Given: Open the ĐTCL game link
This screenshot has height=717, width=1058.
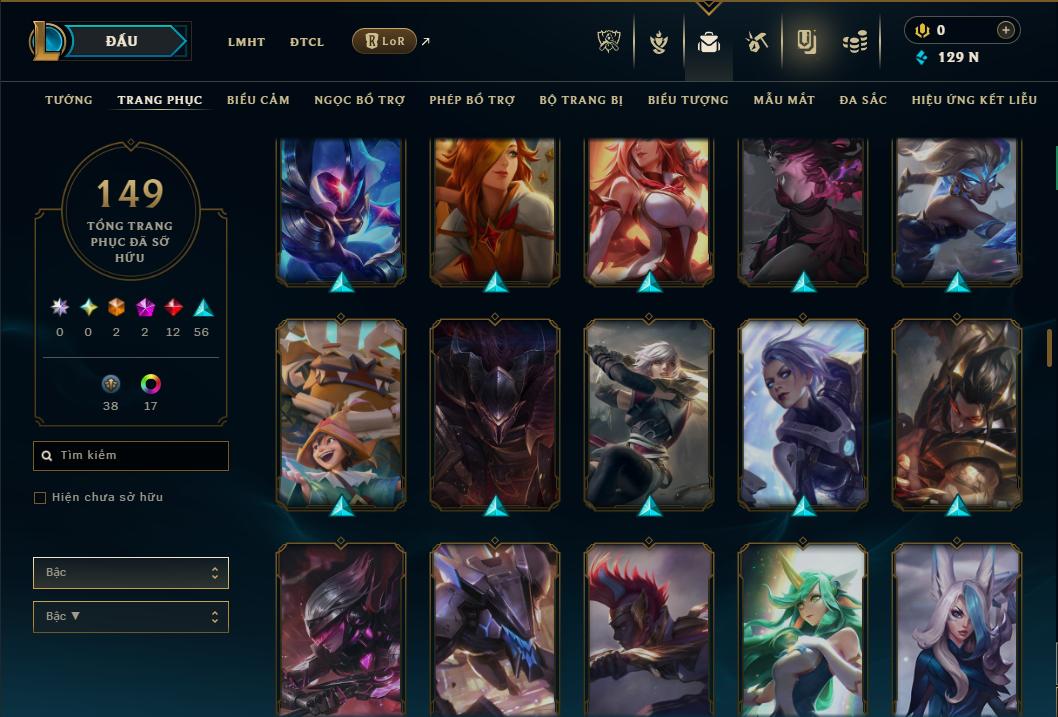Looking at the screenshot, I should click(307, 42).
